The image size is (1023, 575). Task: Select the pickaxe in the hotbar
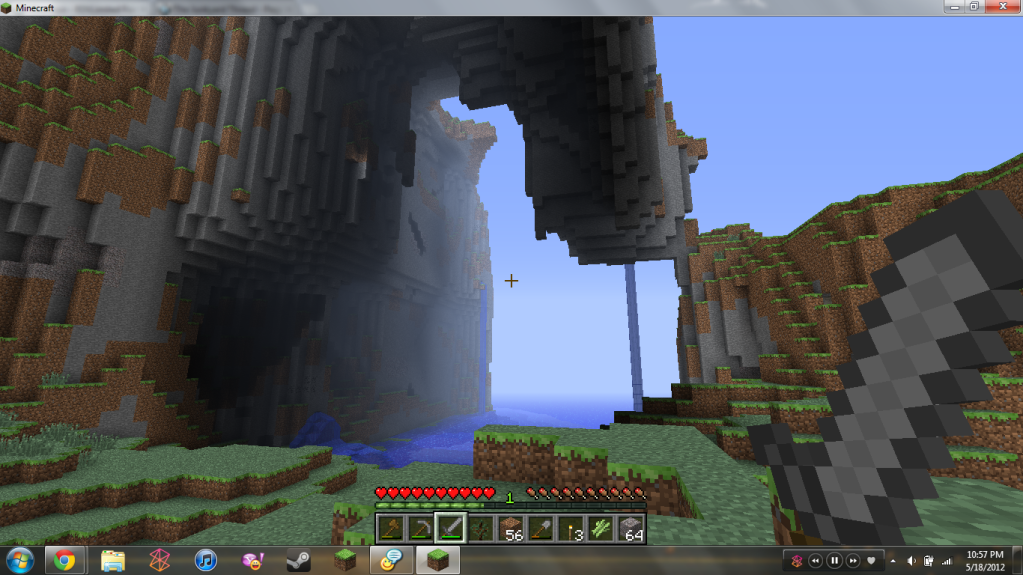pyautogui.click(x=421, y=528)
